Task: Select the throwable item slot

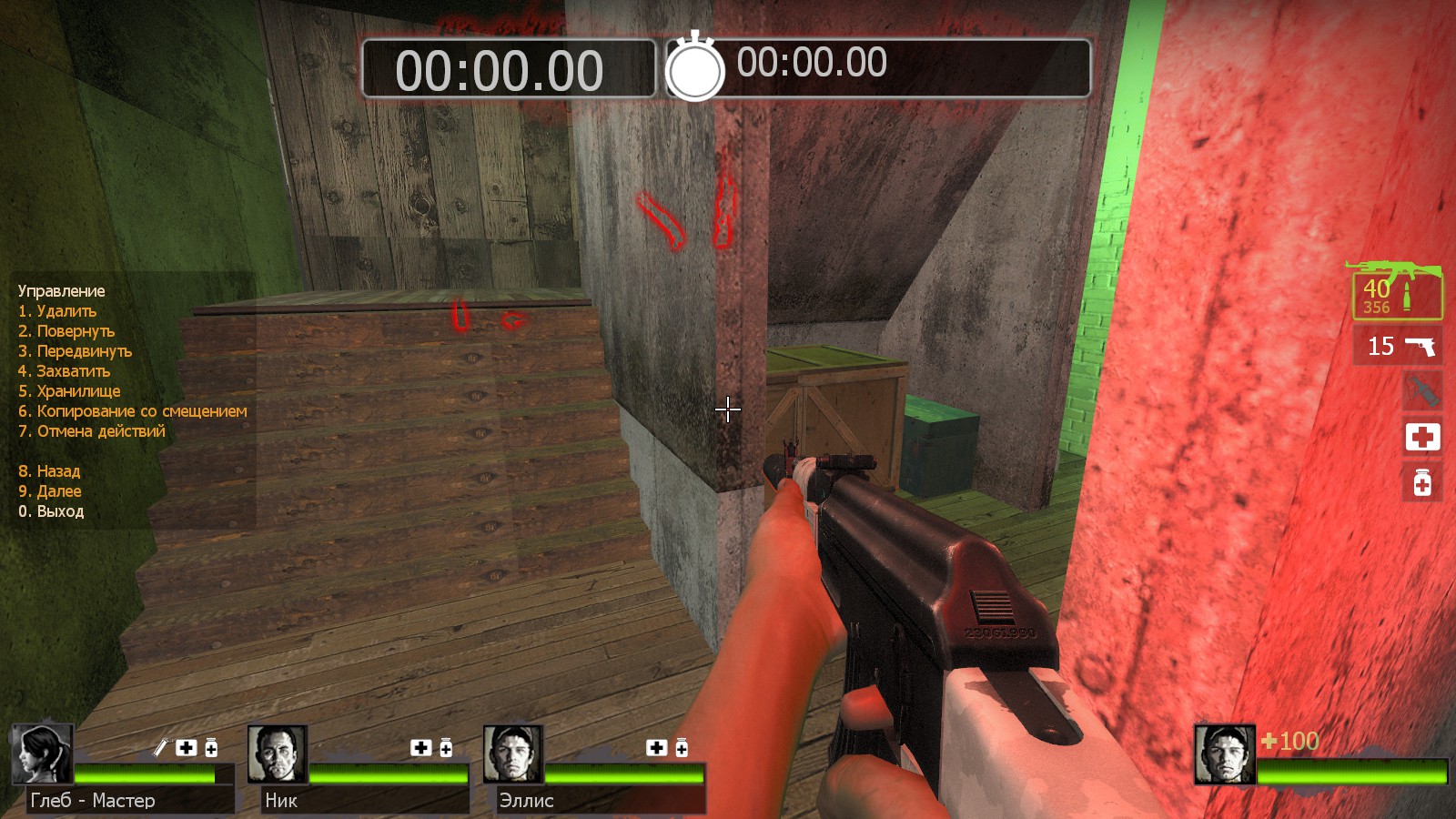Action: click(x=1421, y=391)
